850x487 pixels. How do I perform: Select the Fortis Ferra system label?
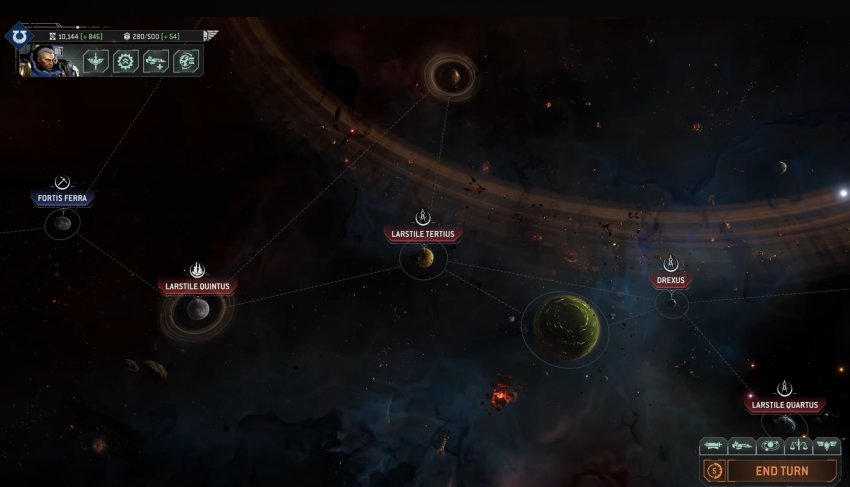pyautogui.click(x=62, y=198)
